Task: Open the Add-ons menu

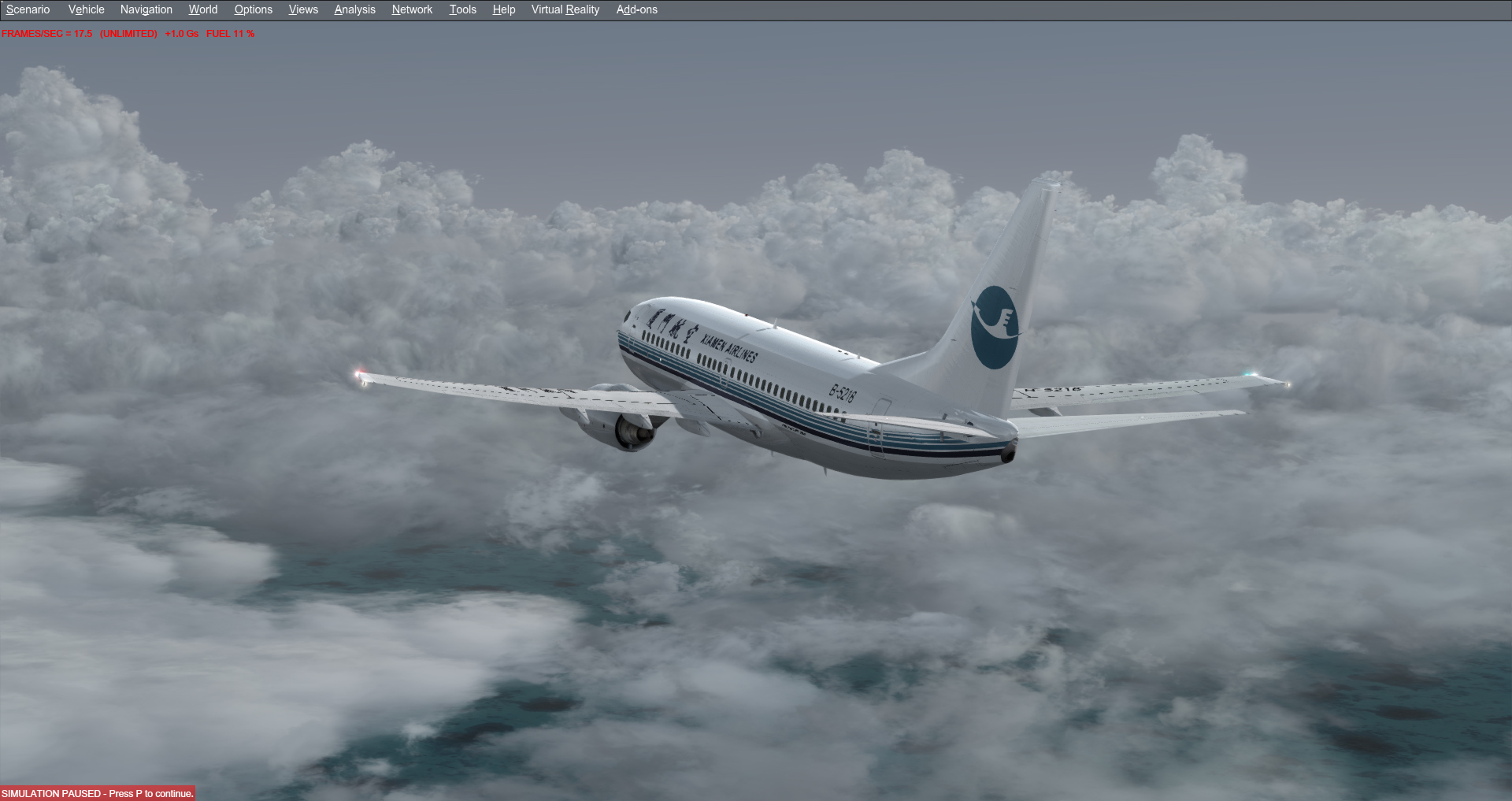Action: (x=636, y=9)
